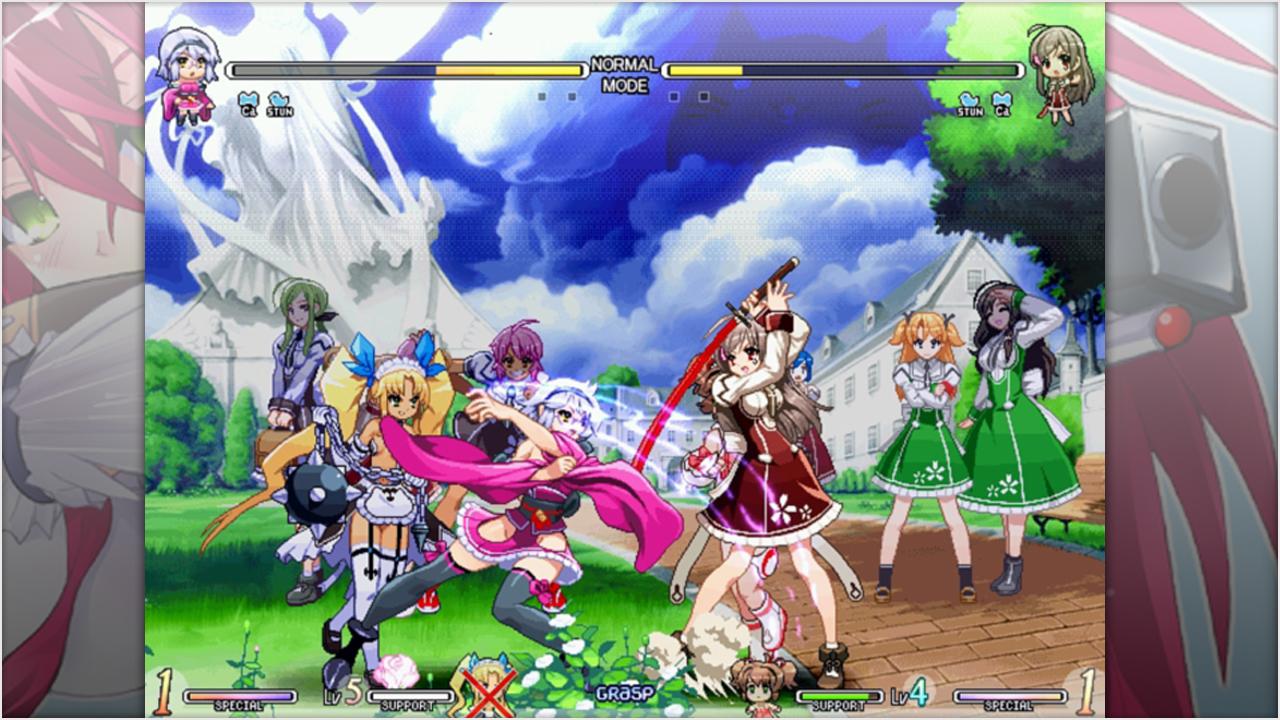Select the MODE label at screen top center

(625, 85)
